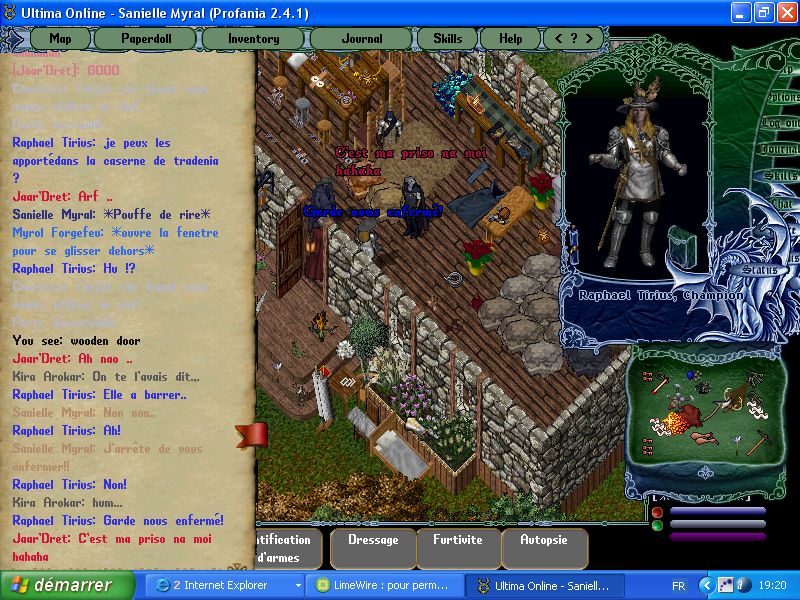This screenshot has height=600, width=800.
Task: Close the Ultima Online window
Action: [x=783, y=13]
